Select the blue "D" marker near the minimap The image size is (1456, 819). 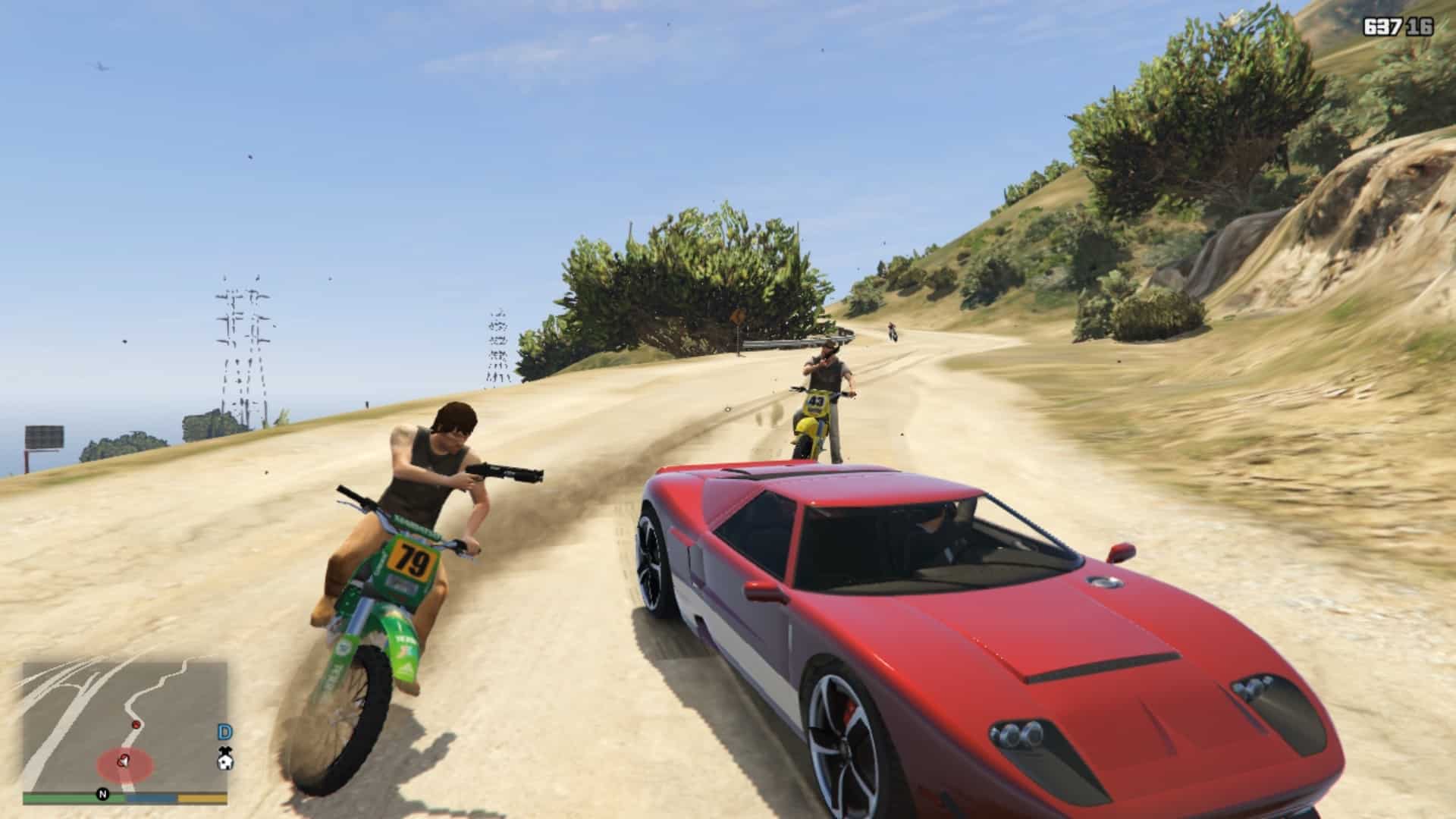pyautogui.click(x=225, y=730)
